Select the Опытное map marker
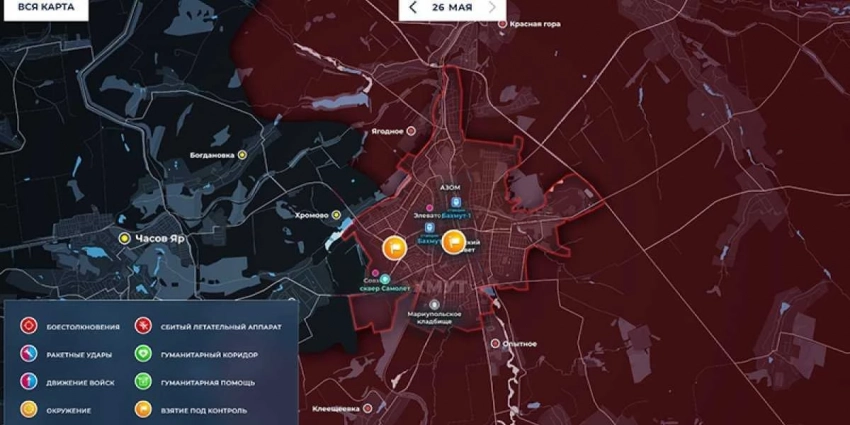 [497, 343]
